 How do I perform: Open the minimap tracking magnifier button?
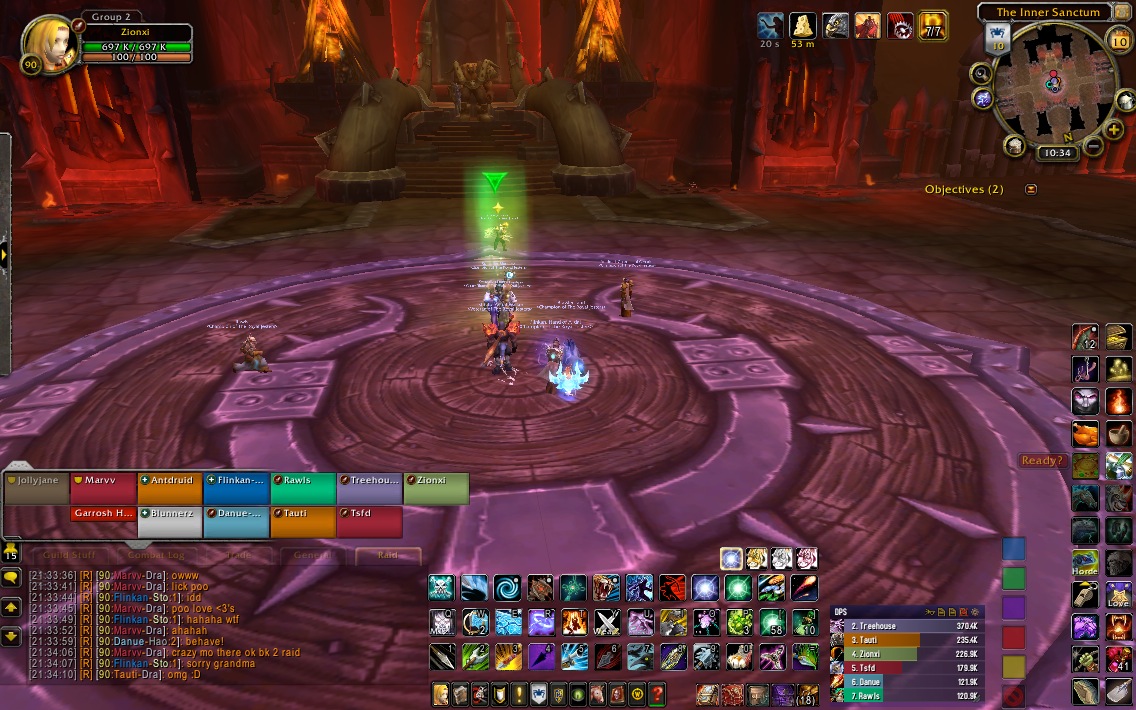coord(981,73)
